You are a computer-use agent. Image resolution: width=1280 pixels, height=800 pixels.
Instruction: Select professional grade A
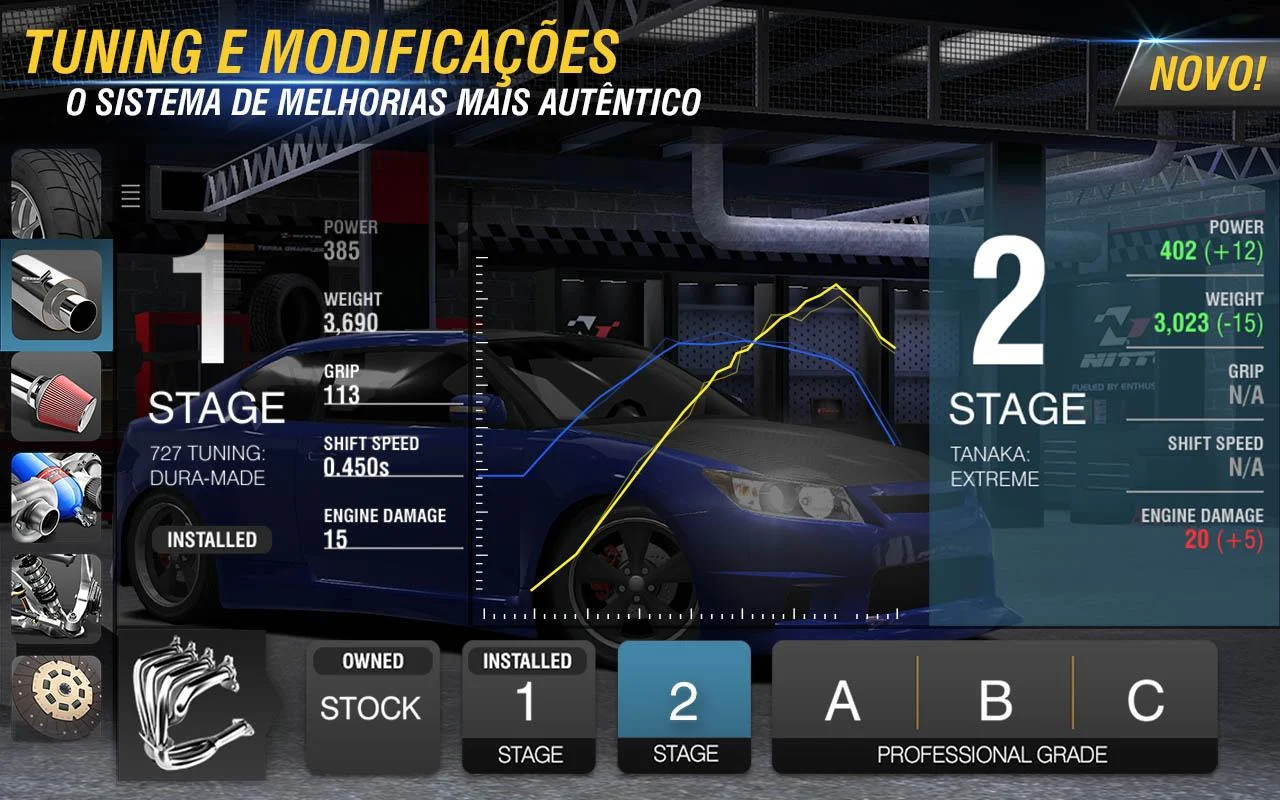click(843, 701)
